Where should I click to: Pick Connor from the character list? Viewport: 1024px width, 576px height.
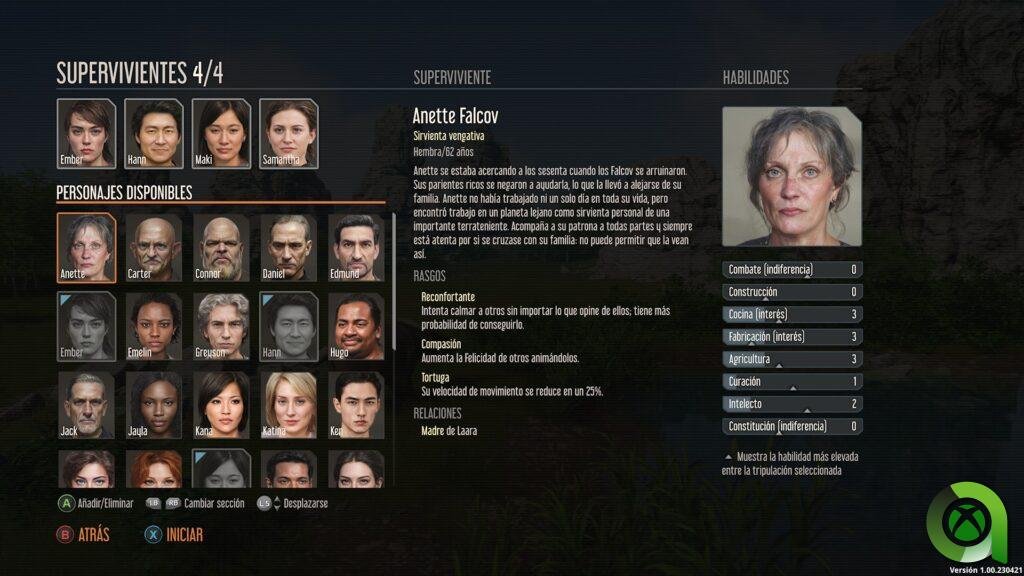221,247
